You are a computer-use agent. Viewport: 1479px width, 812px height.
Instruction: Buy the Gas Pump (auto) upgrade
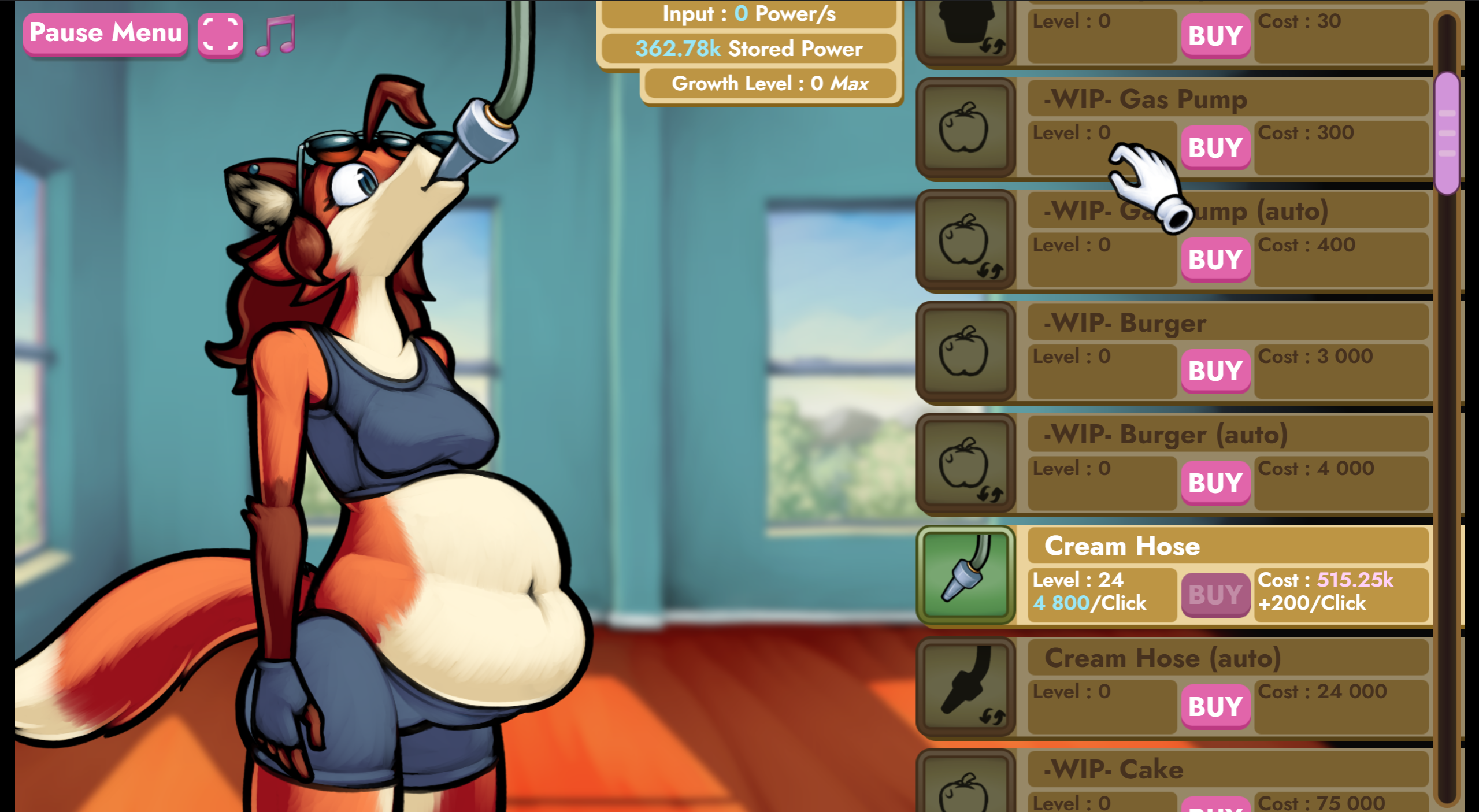[1215, 259]
